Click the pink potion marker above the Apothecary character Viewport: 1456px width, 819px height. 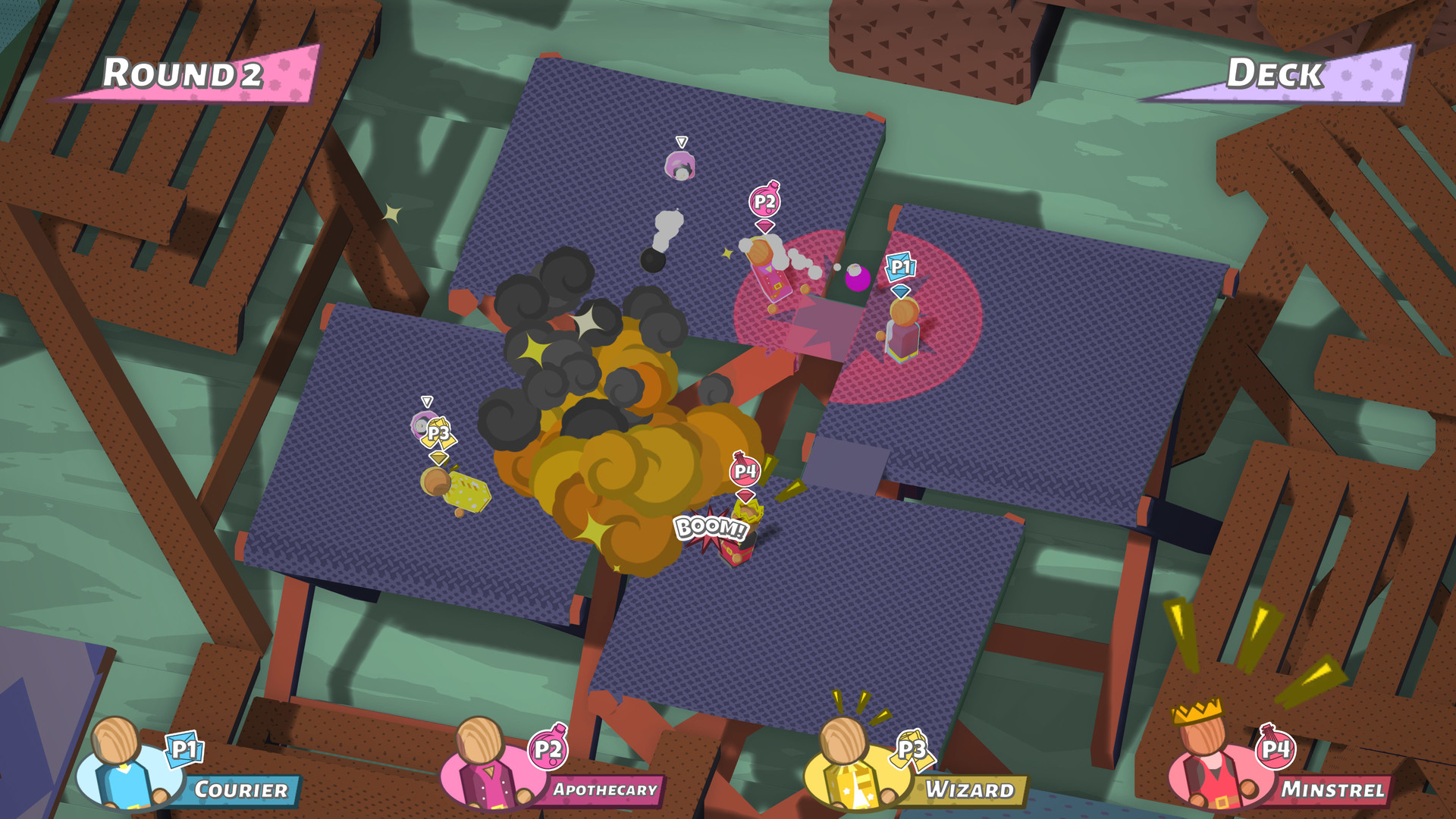click(764, 201)
